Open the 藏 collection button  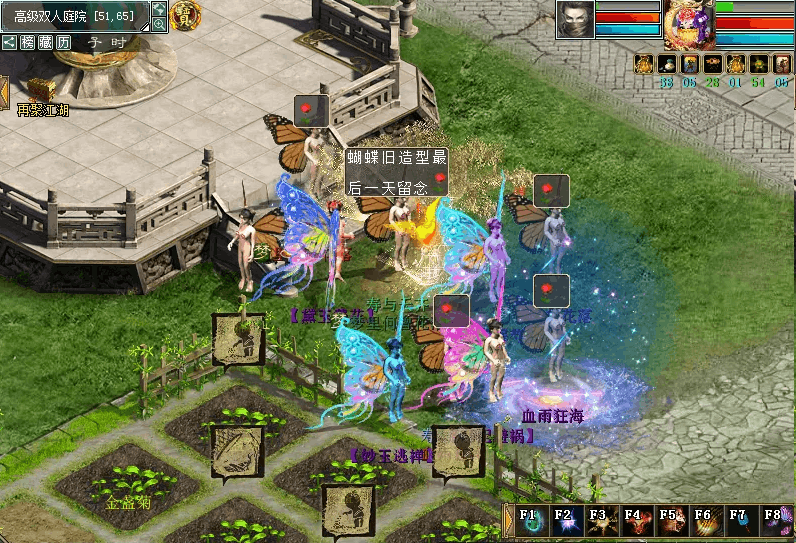(45, 42)
